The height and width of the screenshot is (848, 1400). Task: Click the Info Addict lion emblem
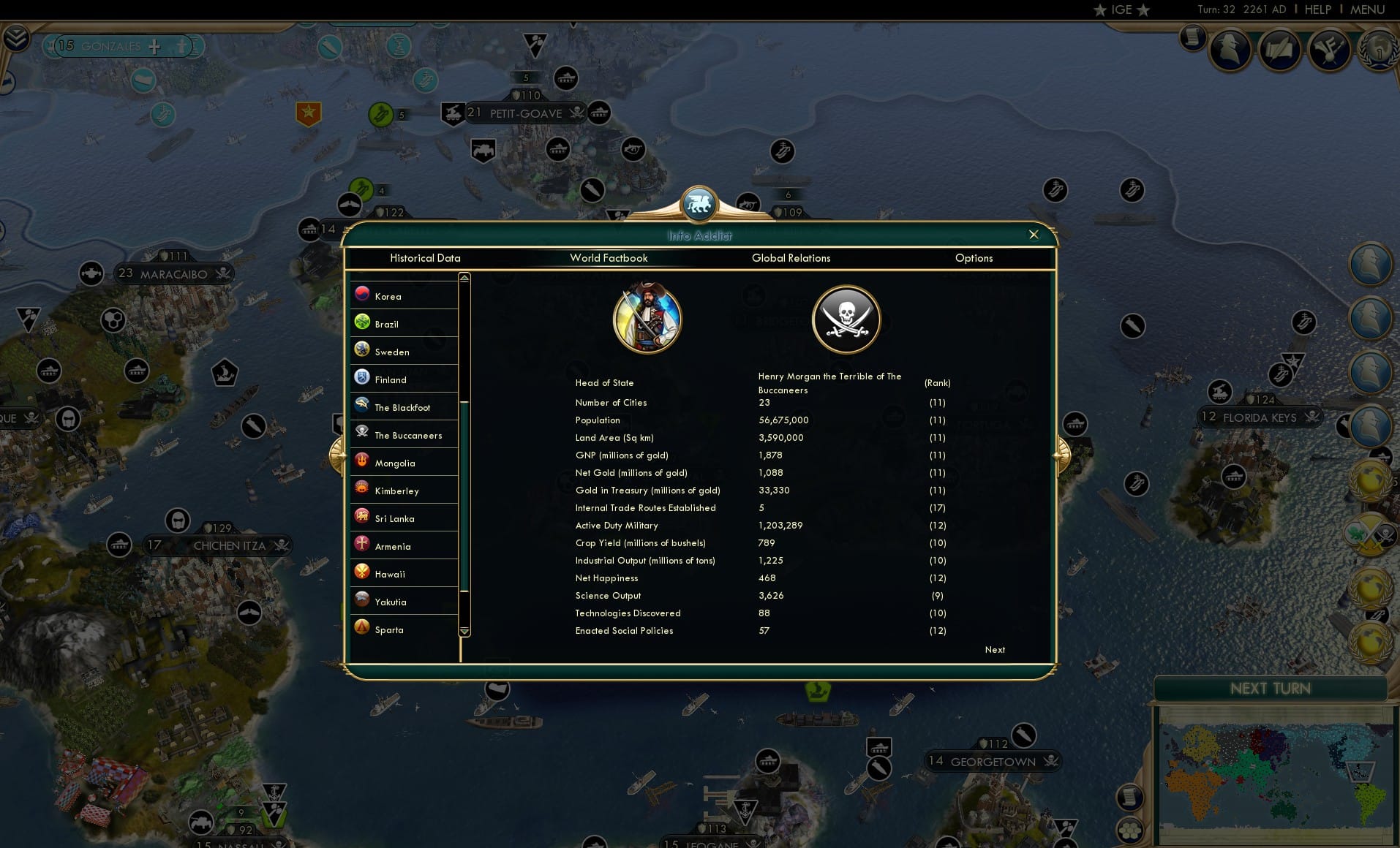pyautogui.click(x=699, y=205)
